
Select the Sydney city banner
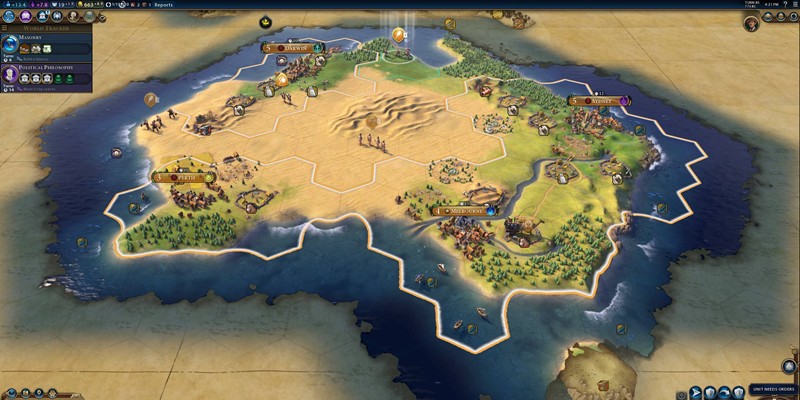tap(599, 100)
